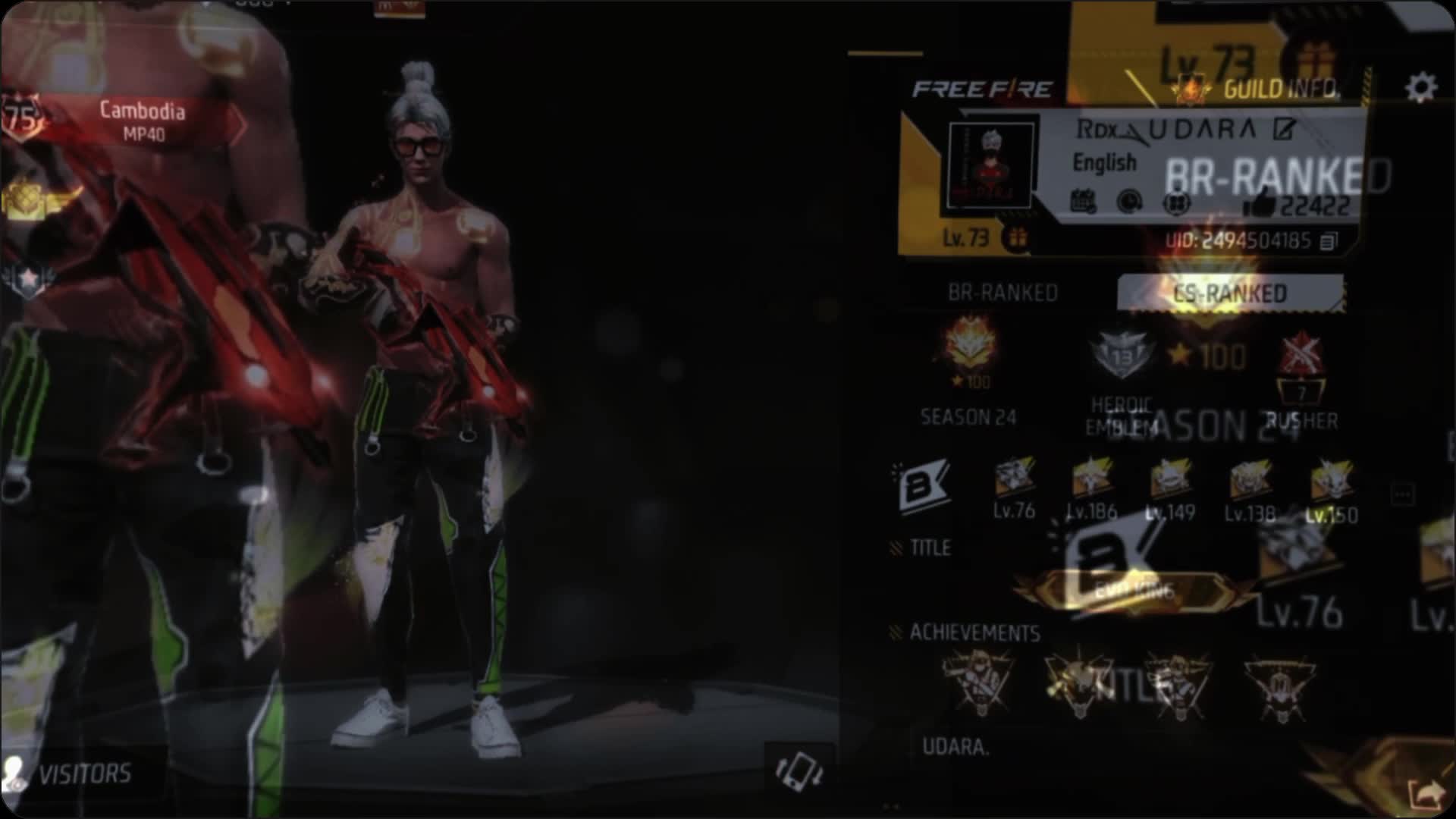Image resolution: width=1456 pixels, height=819 pixels.
Task: Click the share arrow icon
Action: (1427, 795)
